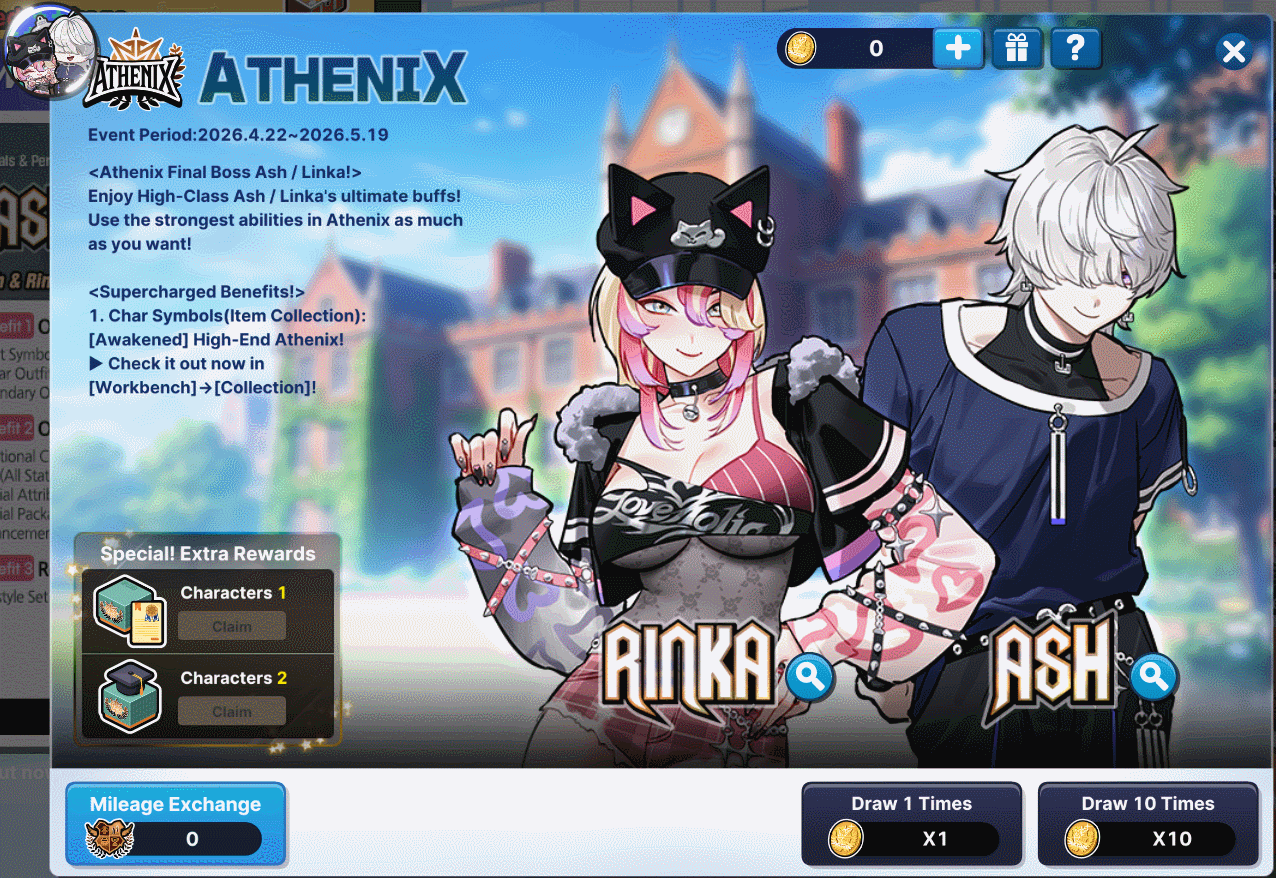Close the Athenix event window
Image resolution: width=1276 pixels, height=878 pixels.
click(x=1234, y=51)
